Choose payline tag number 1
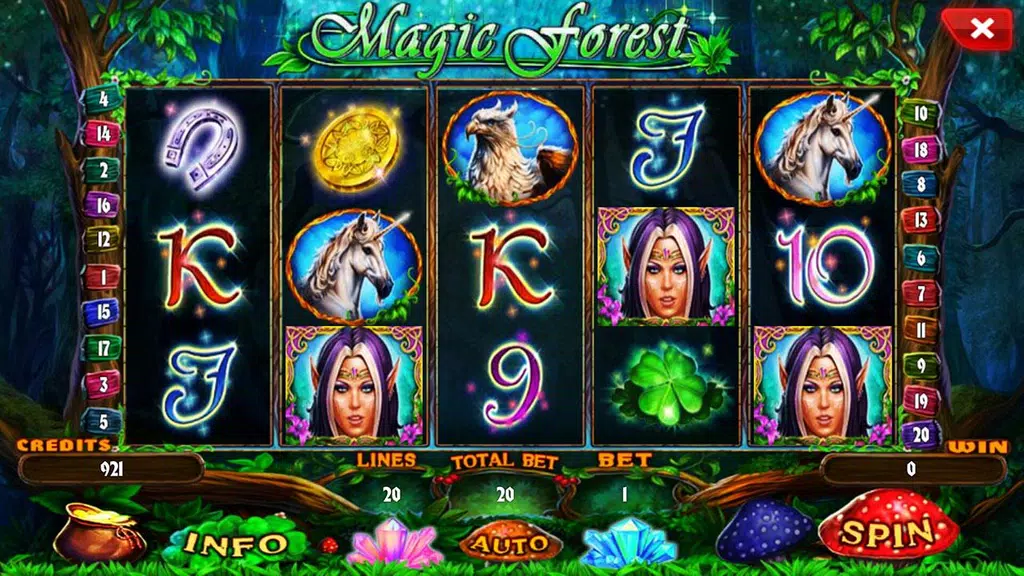Image resolution: width=1024 pixels, height=576 pixels. pyautogui.click(x=102, y=276)
